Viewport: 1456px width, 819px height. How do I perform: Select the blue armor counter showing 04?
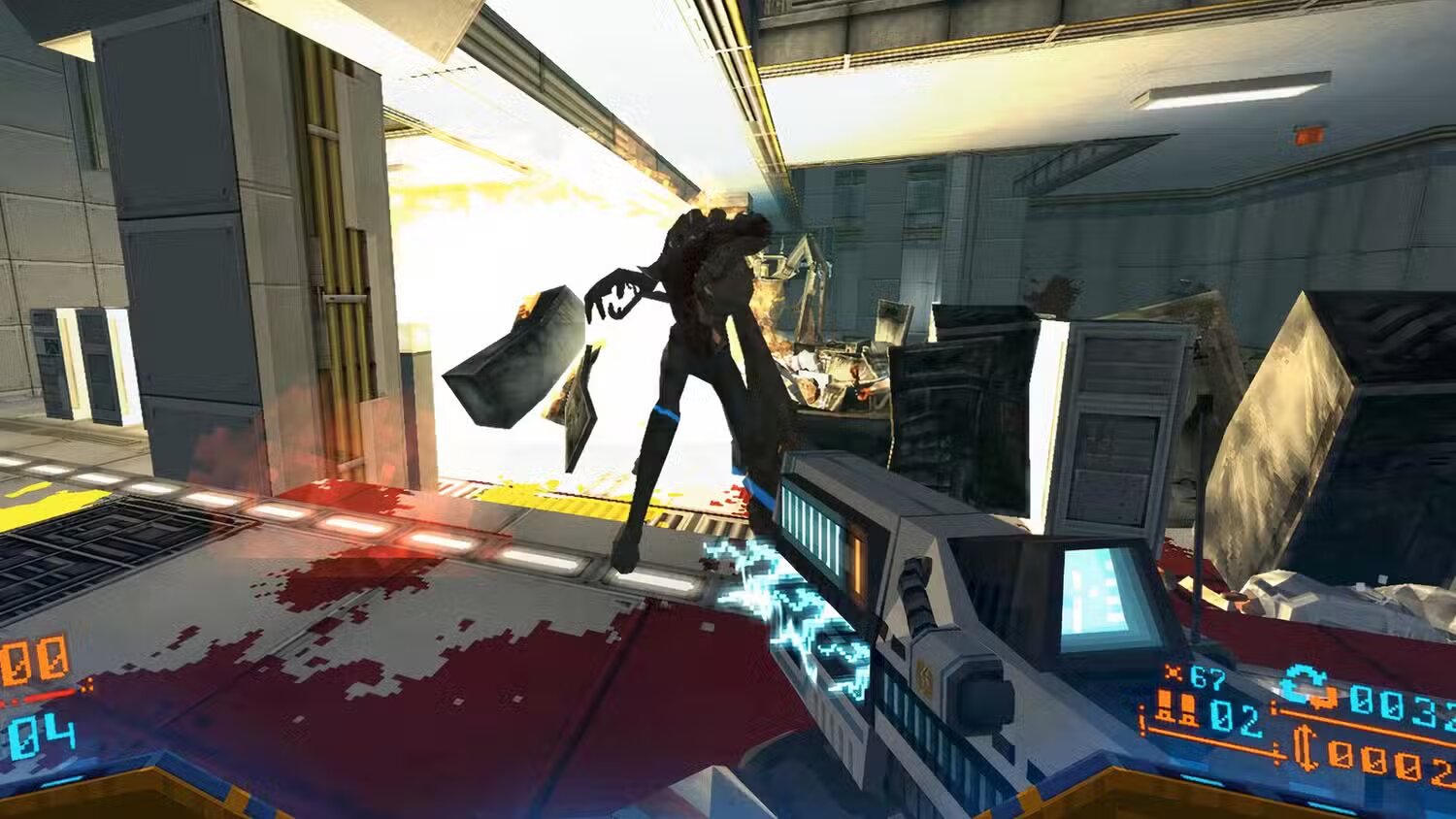click(42, 735)
